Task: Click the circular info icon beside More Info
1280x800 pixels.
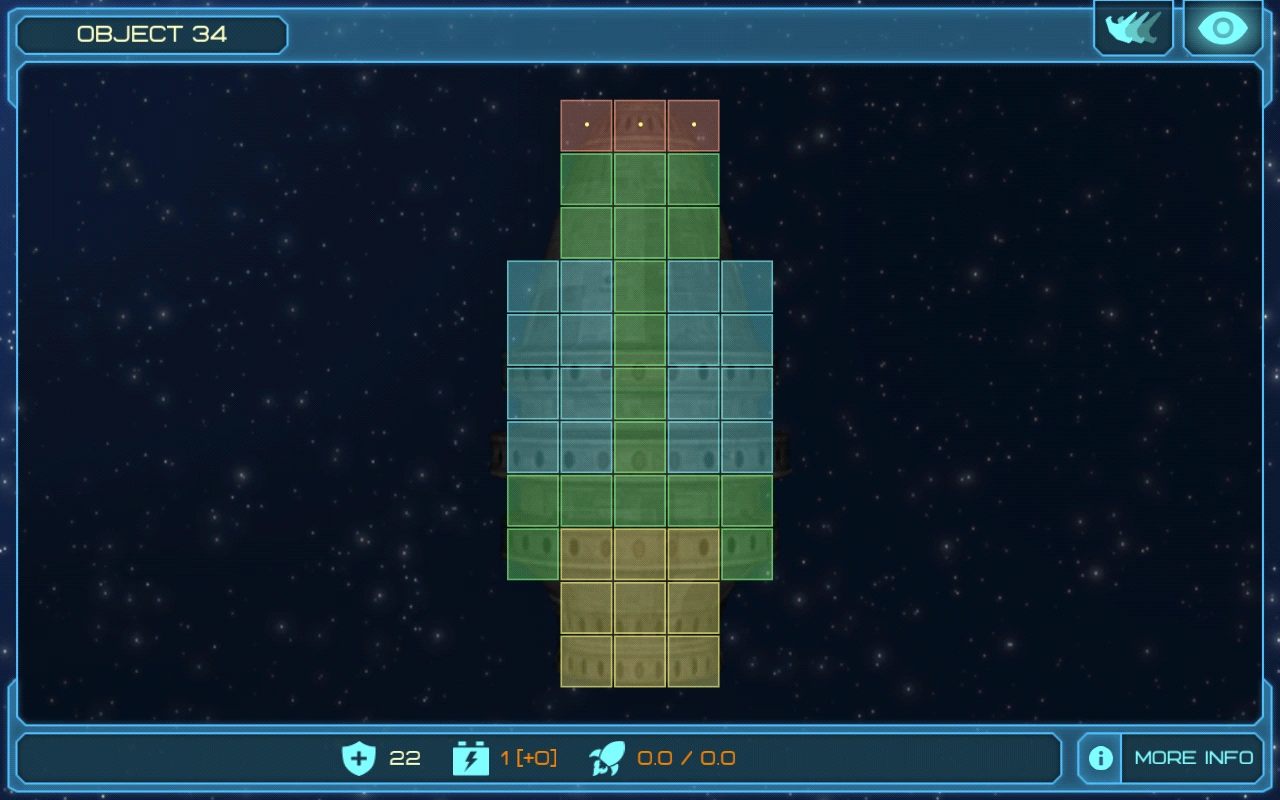Action: (x=1098, y=759)
